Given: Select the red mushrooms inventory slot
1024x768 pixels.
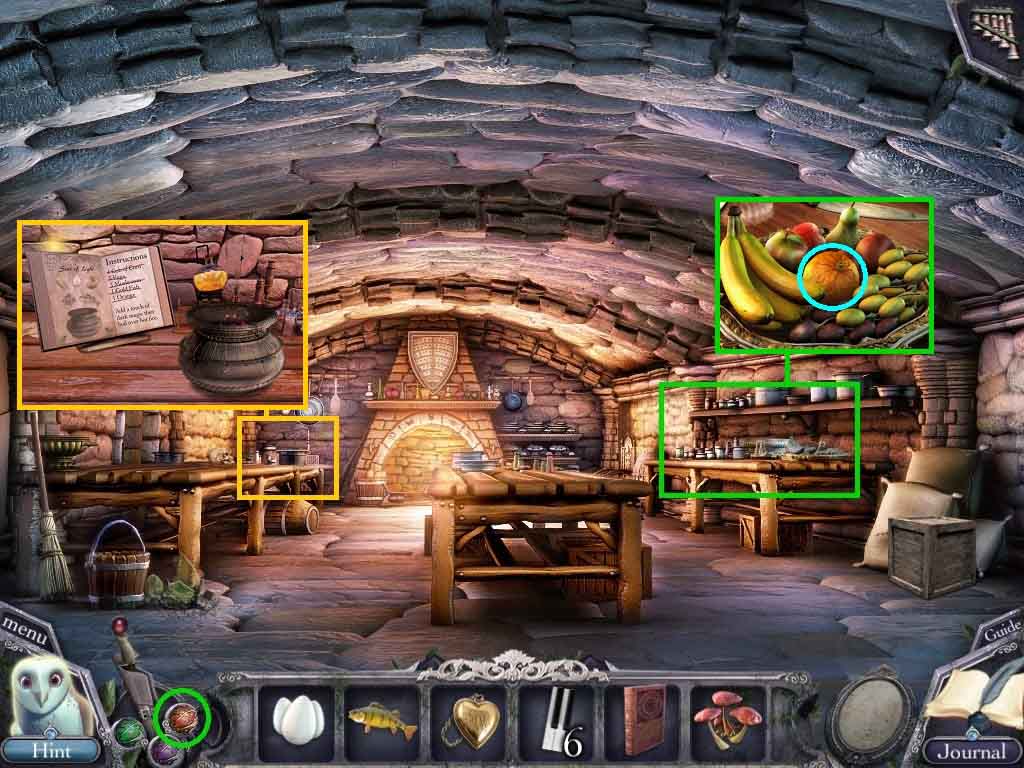Looking at the screenshot, I should coord(727,718).
